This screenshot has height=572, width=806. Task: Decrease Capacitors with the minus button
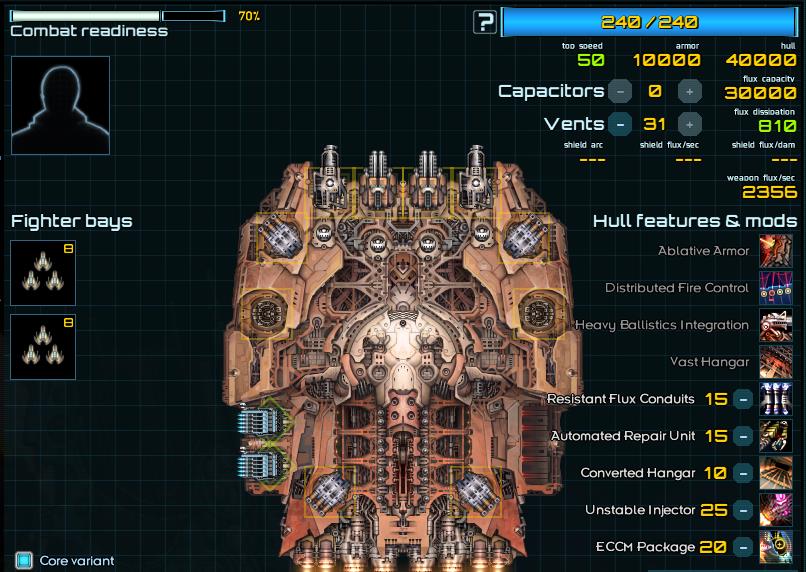pos(620,91)
